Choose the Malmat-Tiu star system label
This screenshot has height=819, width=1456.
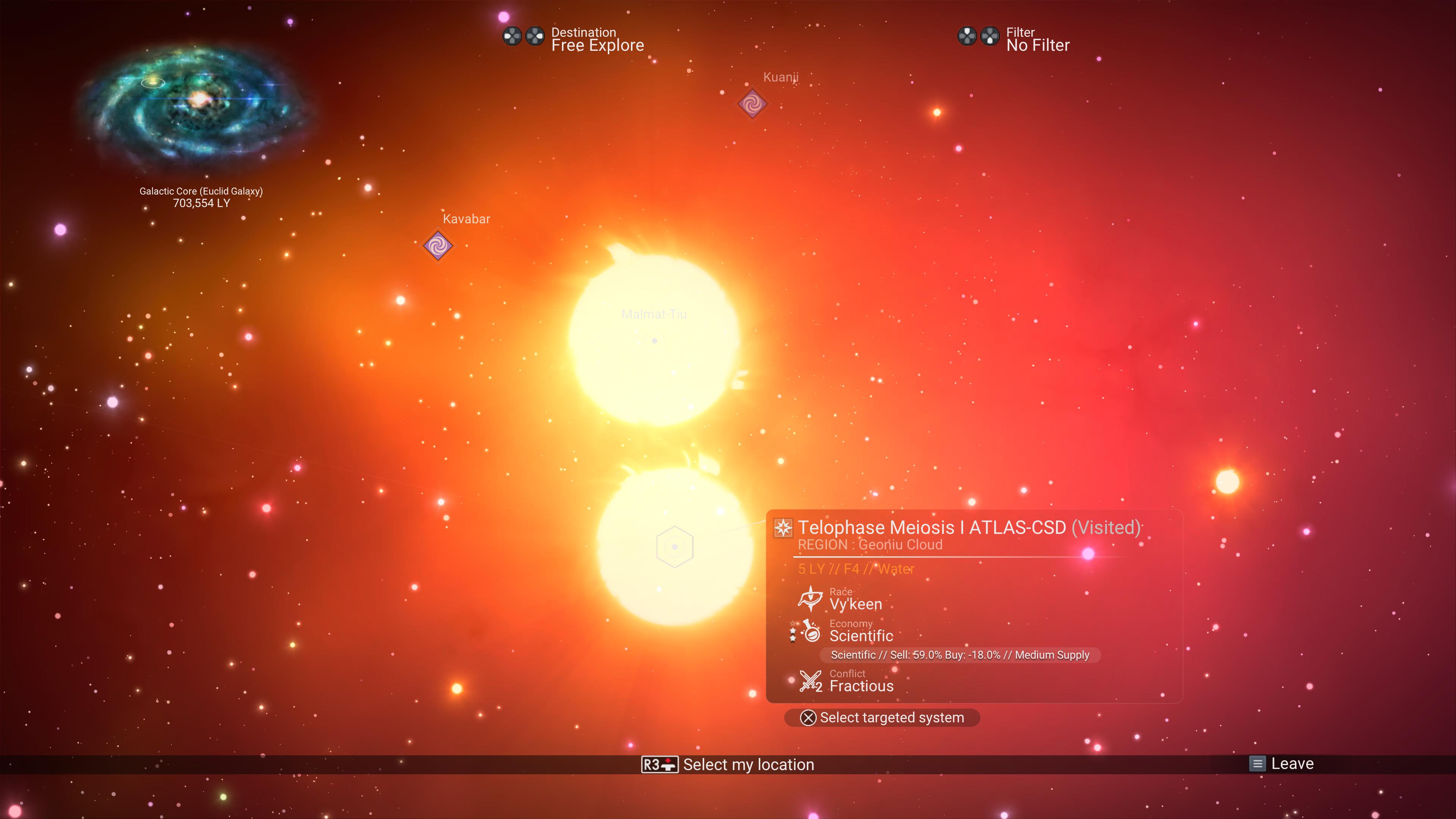[654, 315]
